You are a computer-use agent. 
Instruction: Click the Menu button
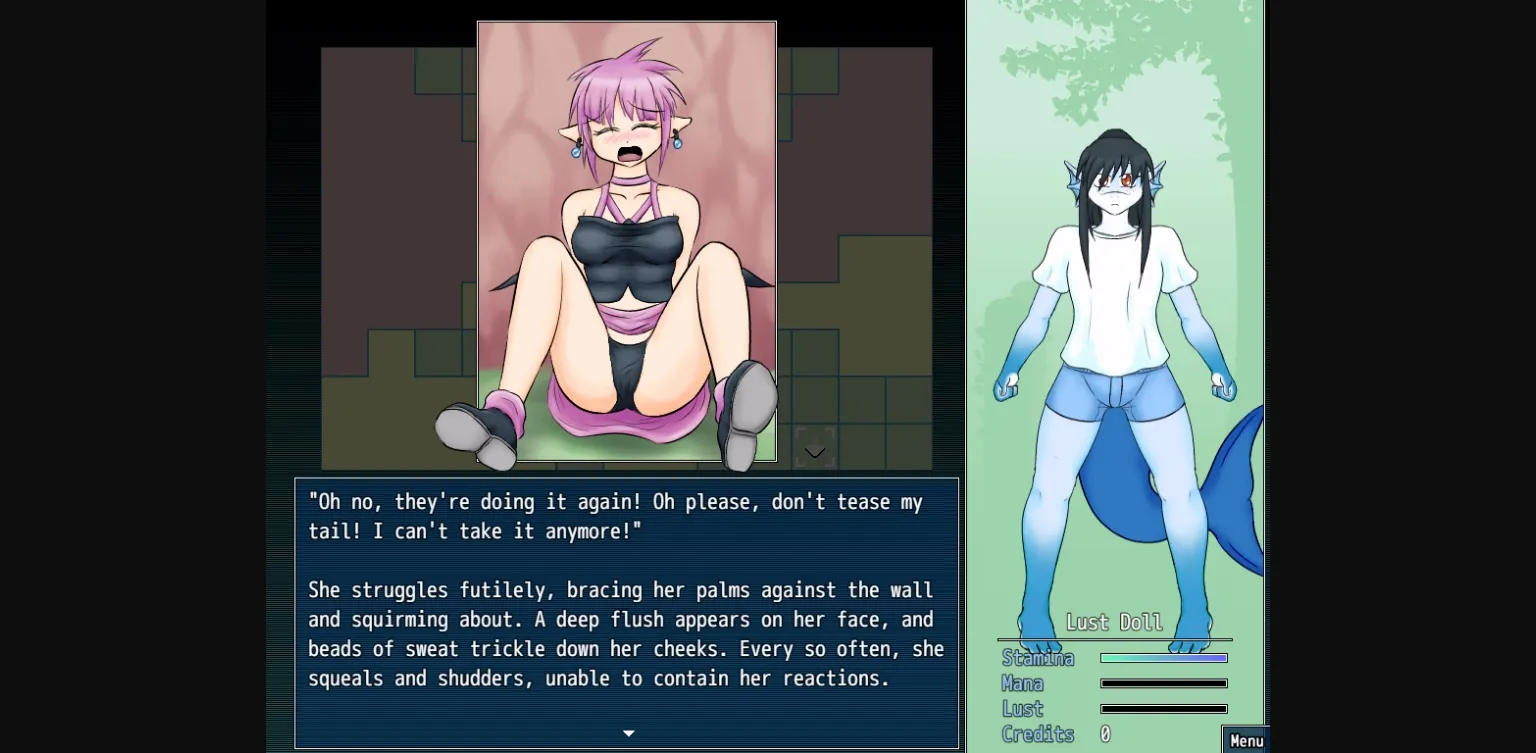[1246, 740]
